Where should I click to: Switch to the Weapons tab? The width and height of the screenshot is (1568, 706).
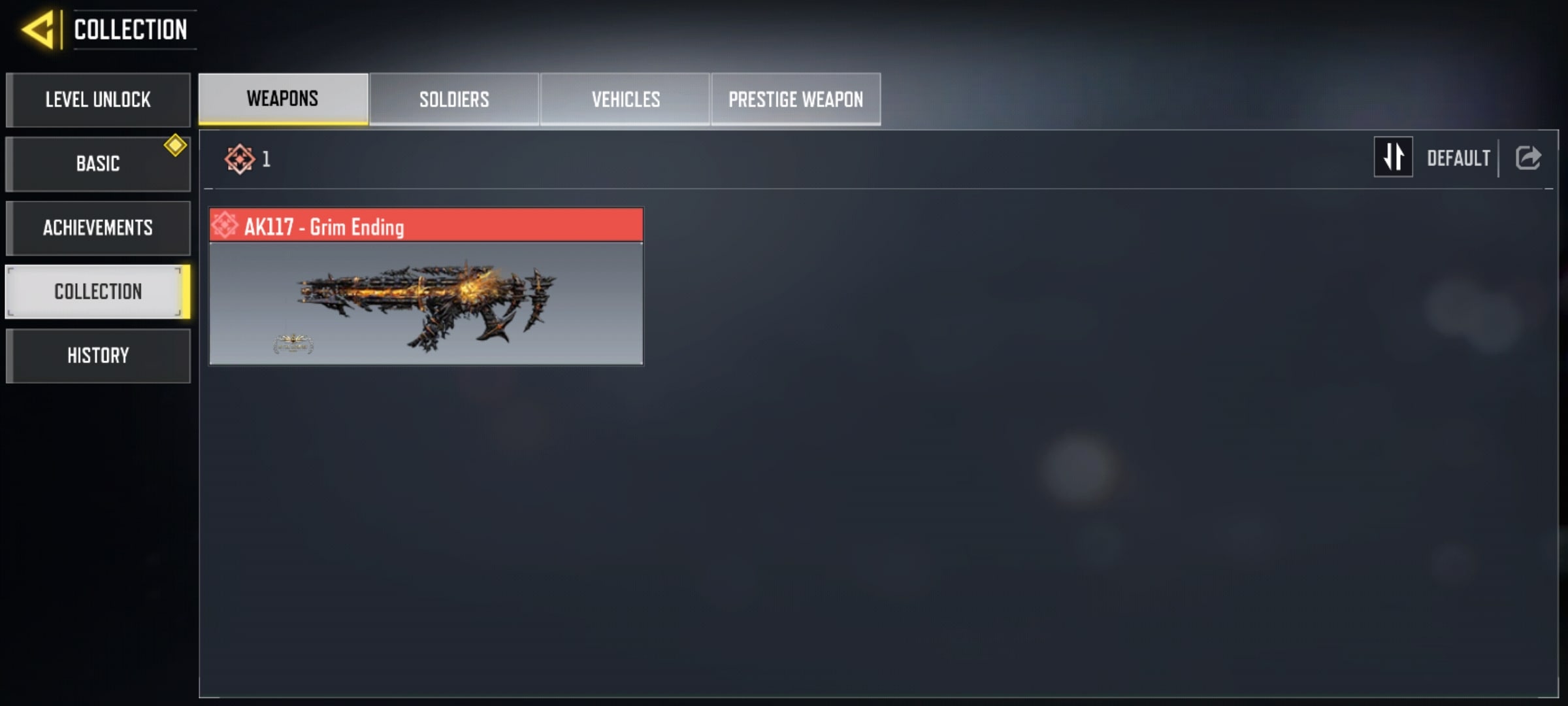283,99
